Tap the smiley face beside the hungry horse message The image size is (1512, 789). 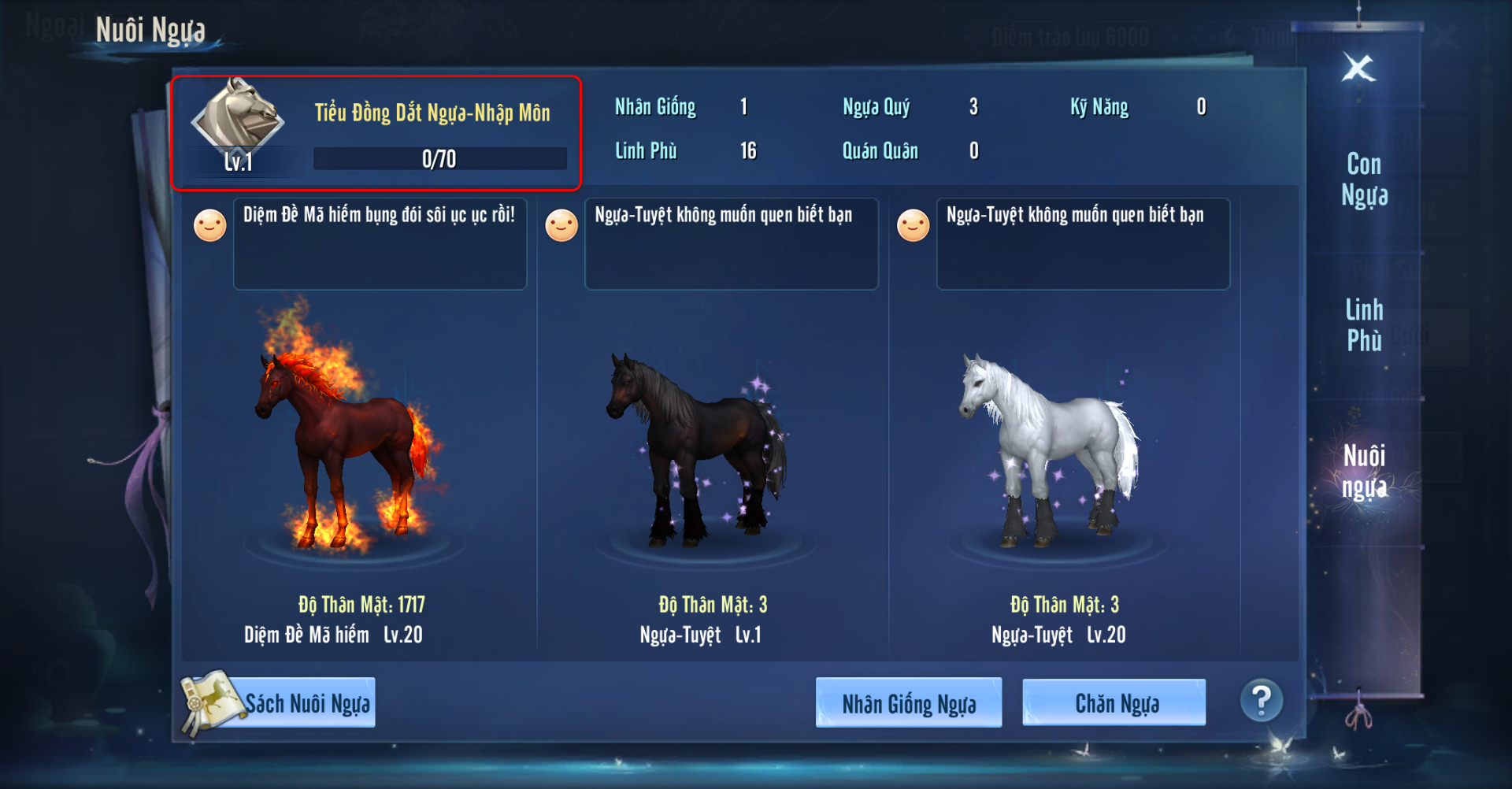(210, 226)
